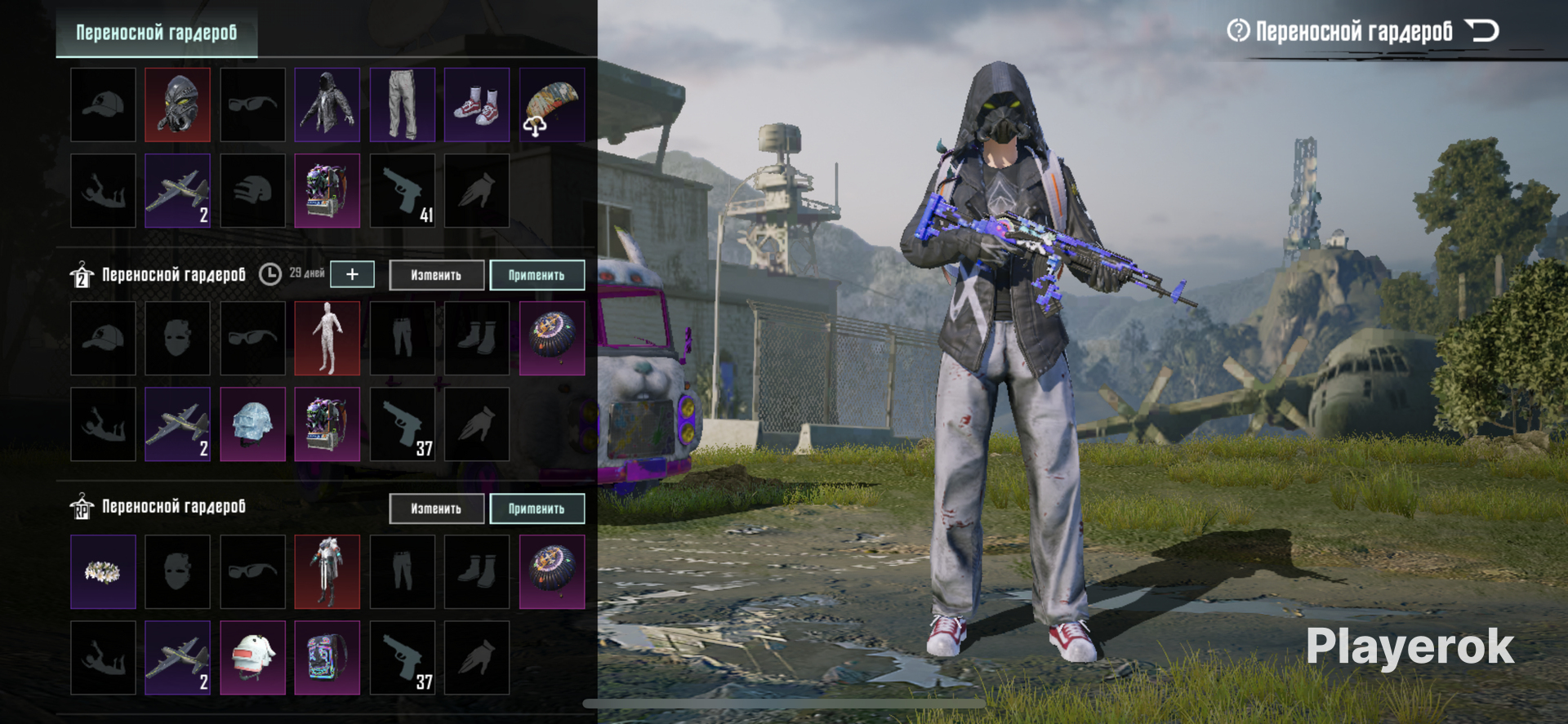Image resolution: width=1568 pixels, height=724 pixels.
Task: Add days with the plus button
Action: click(352, 274)
